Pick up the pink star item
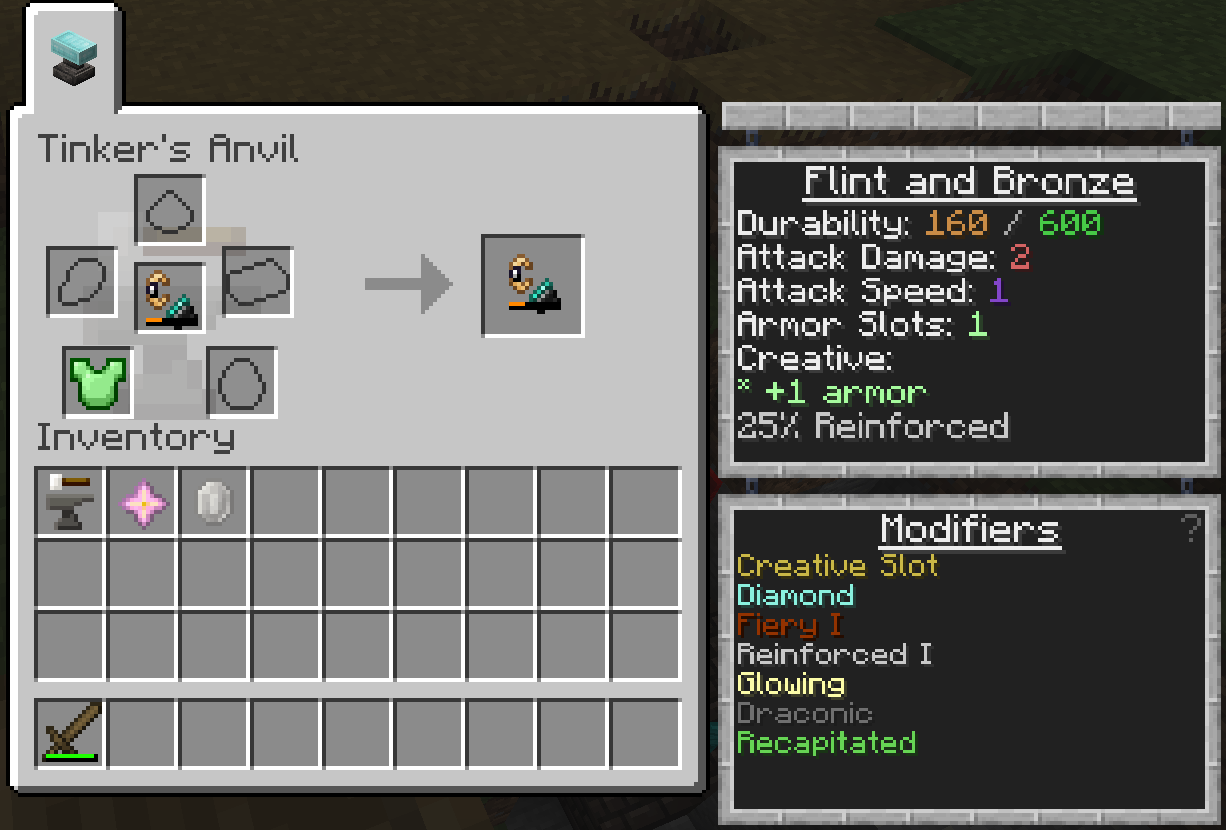This screenshot has height=830, width=1226. coord(143,502)
